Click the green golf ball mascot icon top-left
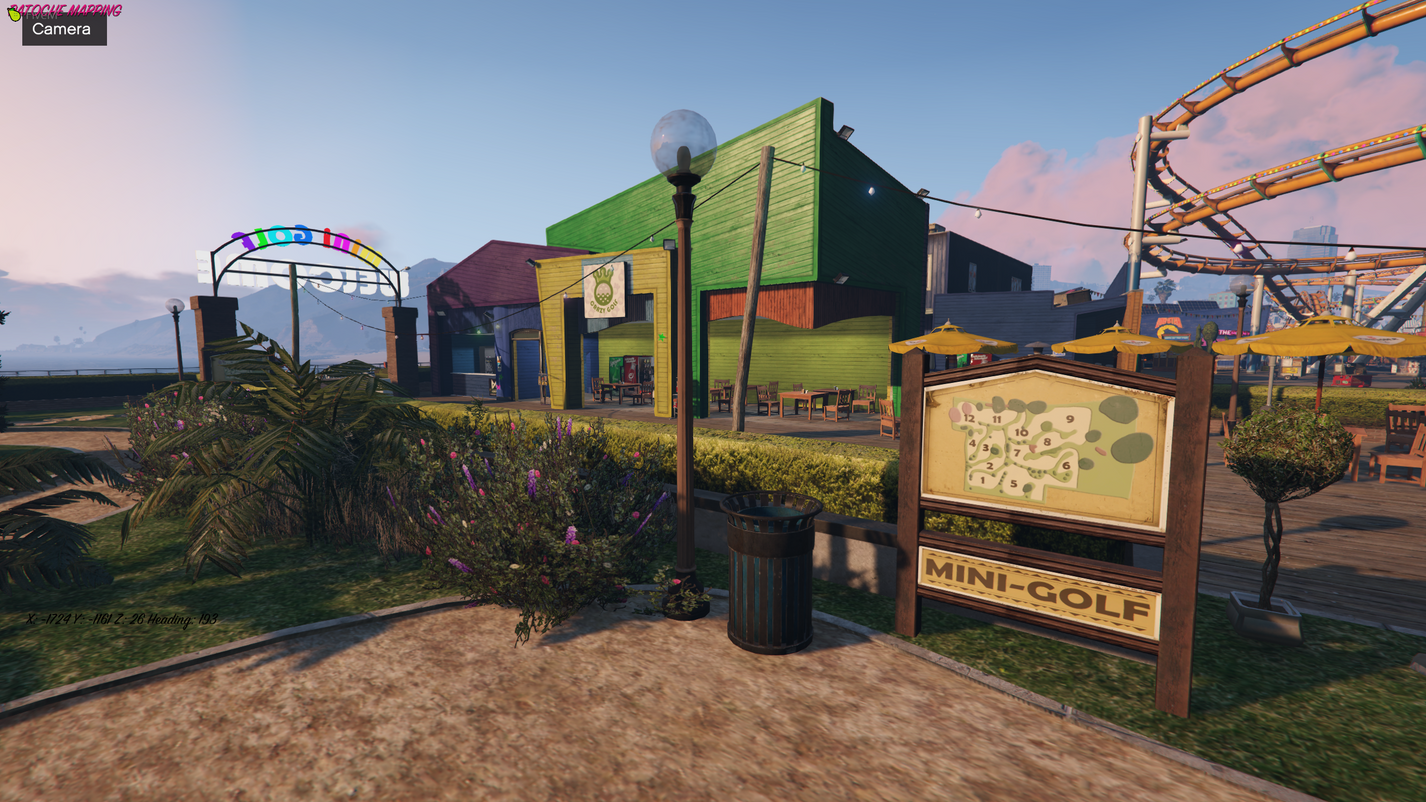1426x802 pixels. click(x=14, y=13)
